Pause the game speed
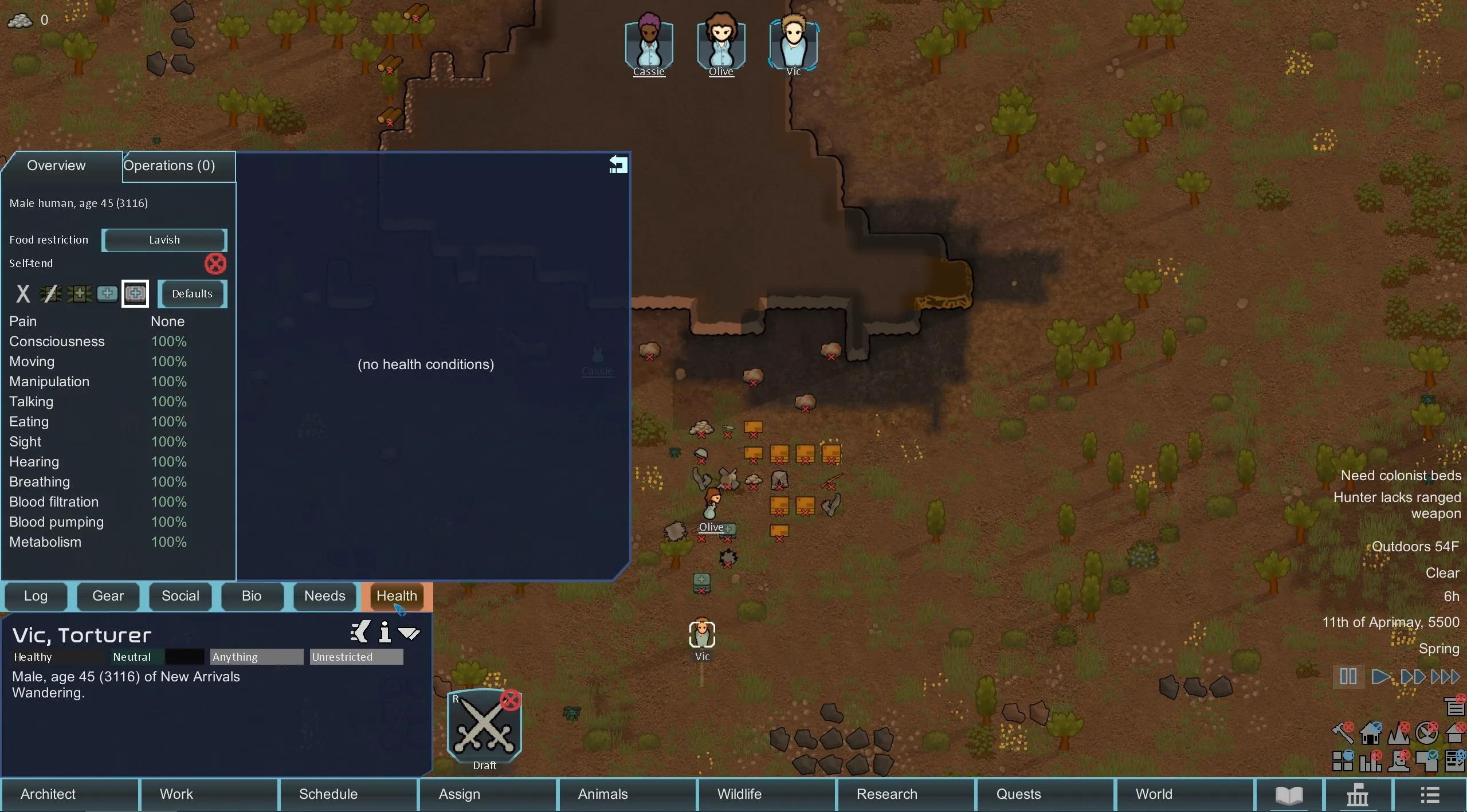 coord(1348,677)
